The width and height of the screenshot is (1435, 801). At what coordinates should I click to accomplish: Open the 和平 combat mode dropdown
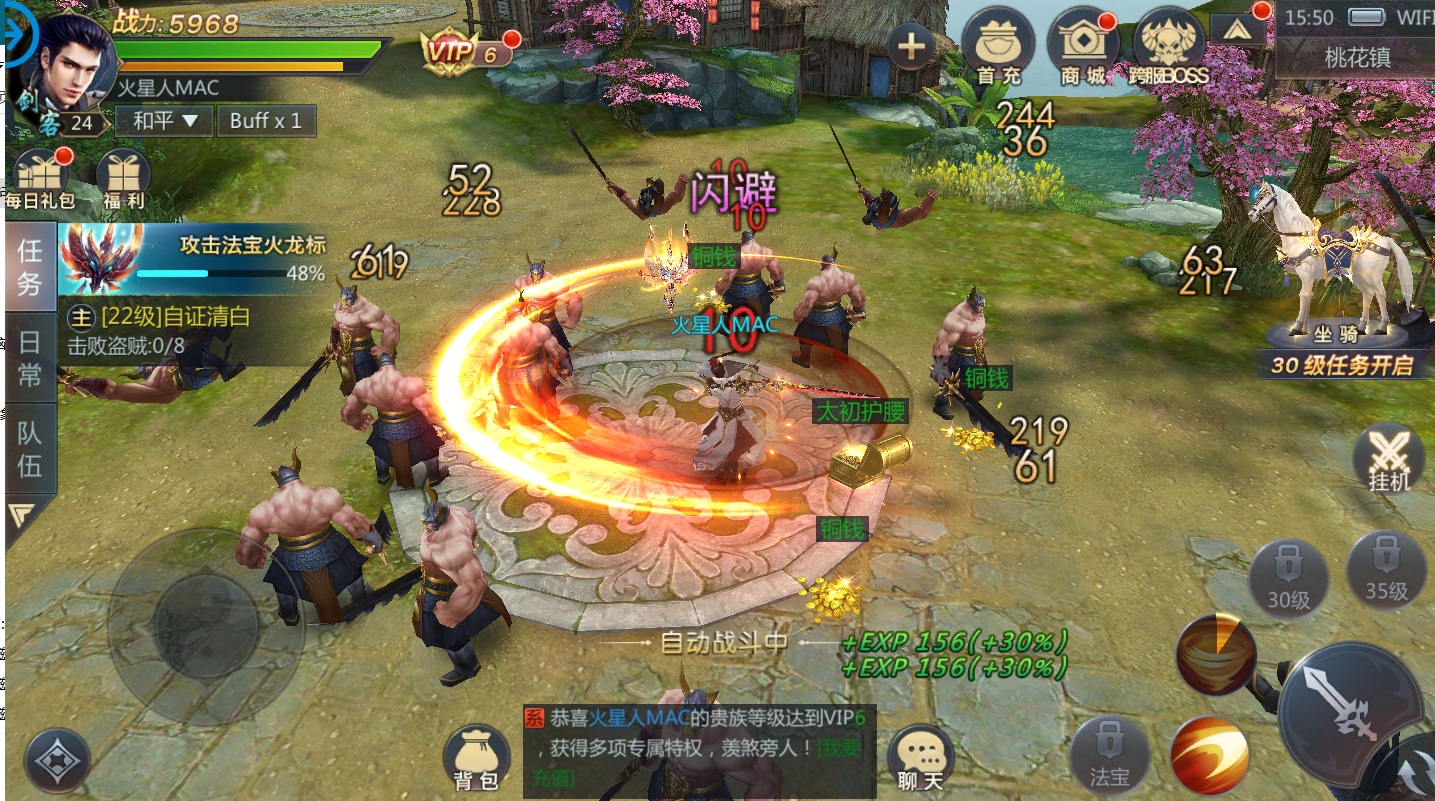click(166, 121)
